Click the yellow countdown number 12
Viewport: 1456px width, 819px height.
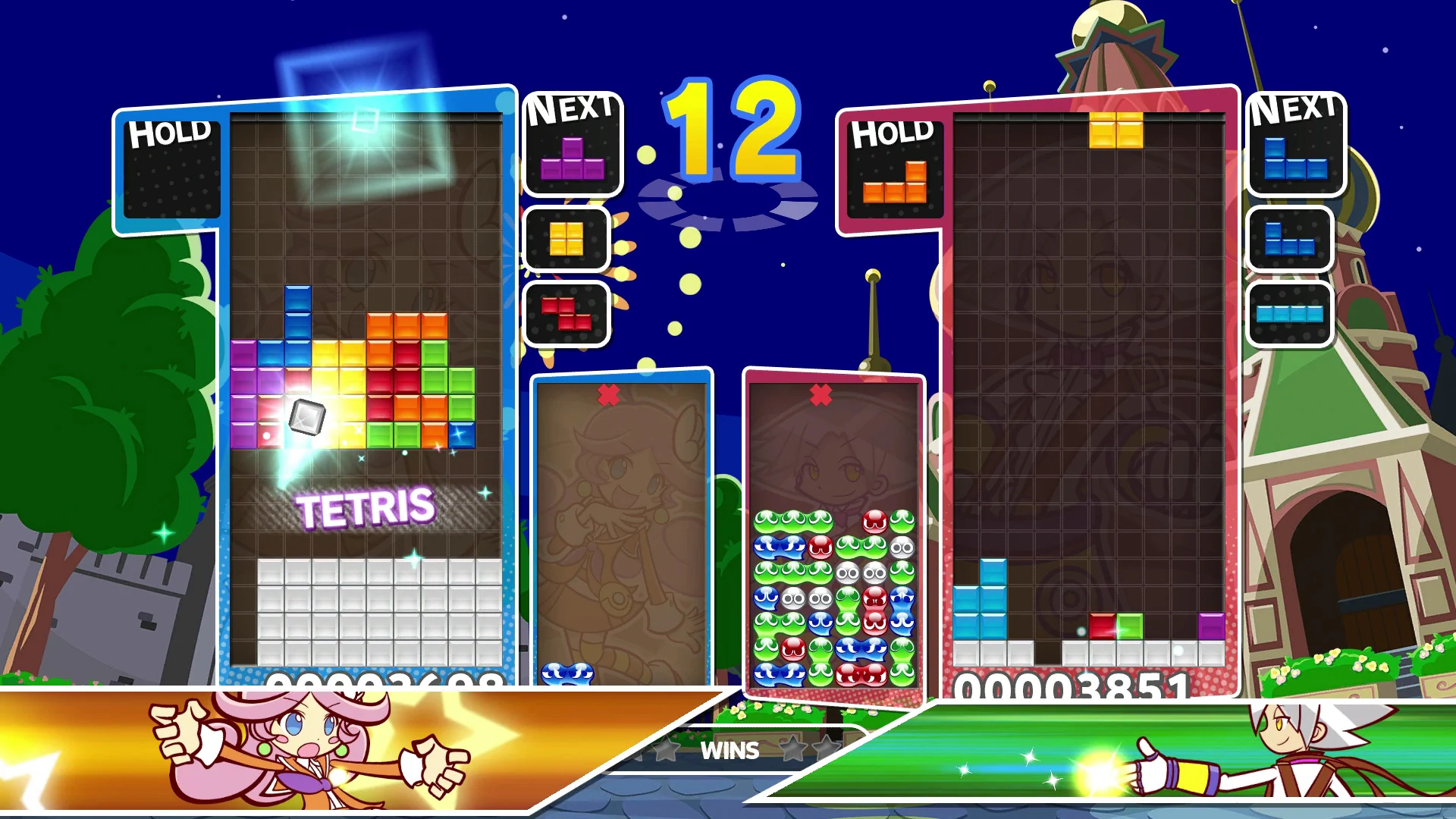coord(732,136)
